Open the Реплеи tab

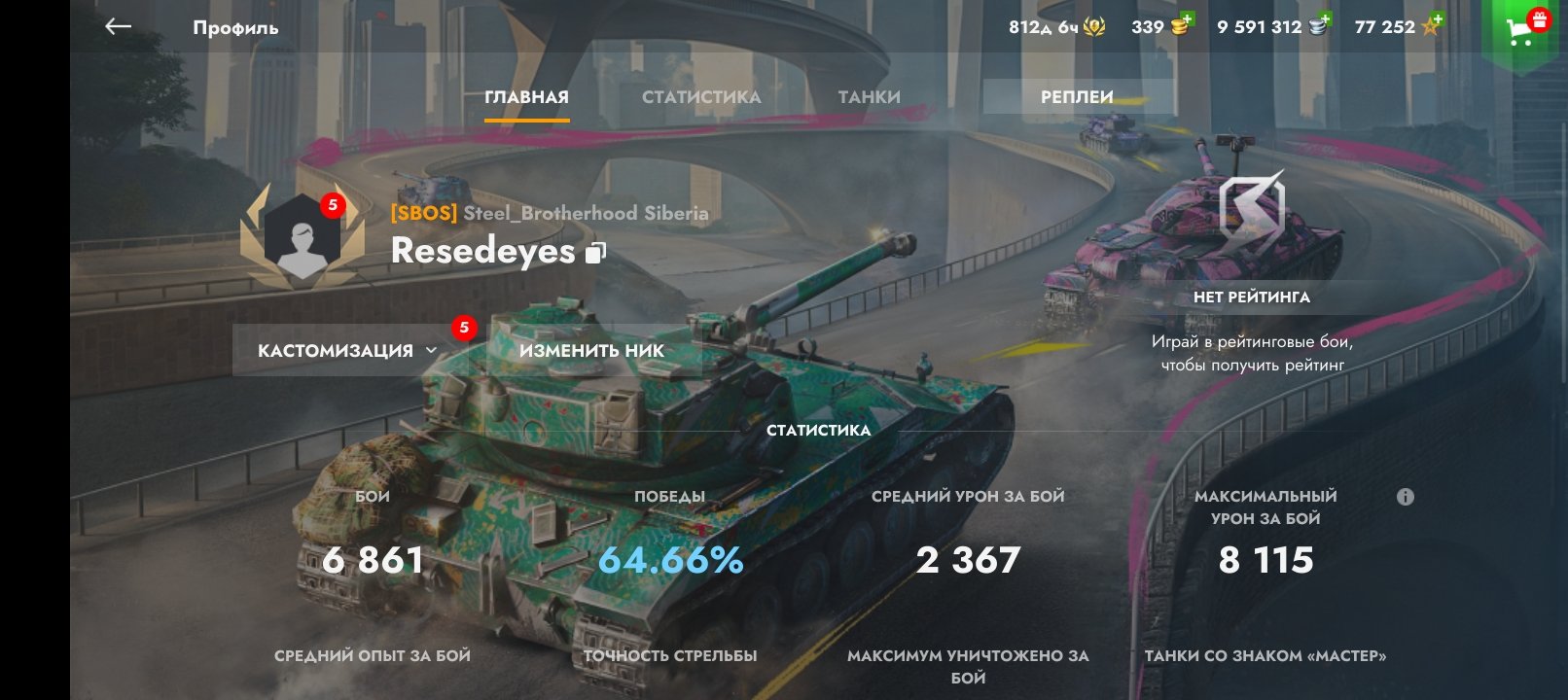(x=1077, y=97)
